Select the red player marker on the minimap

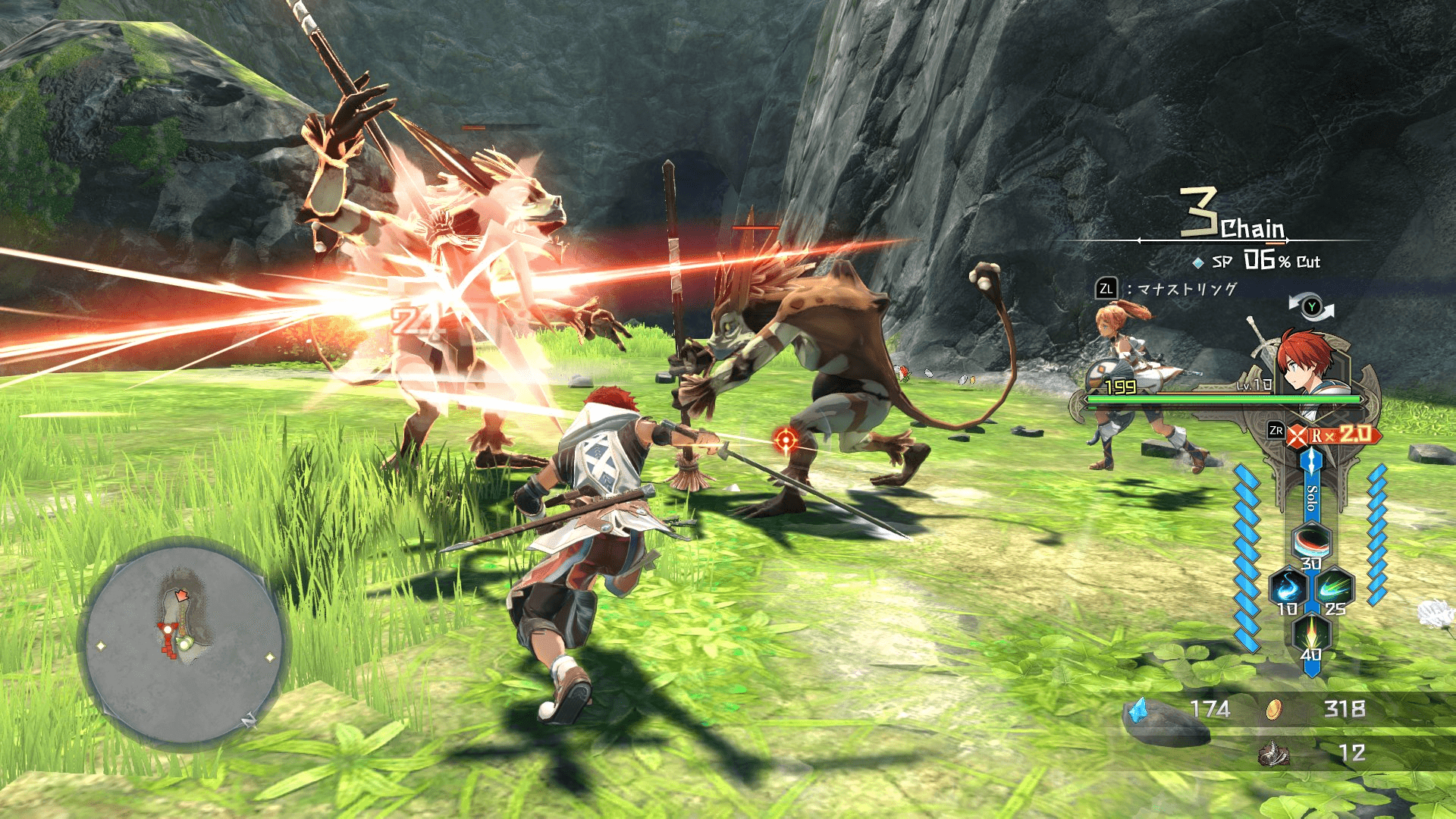(x=182, y=595)
